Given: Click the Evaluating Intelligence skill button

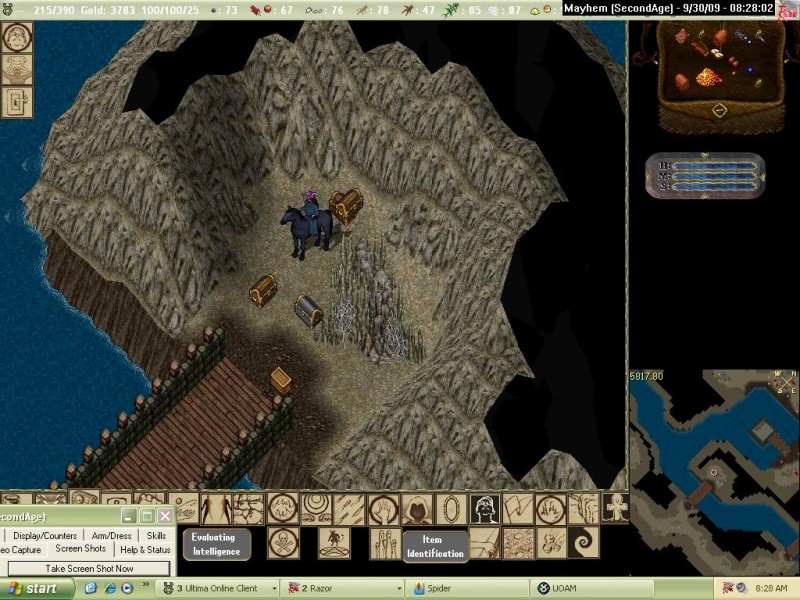Looking at the screenshot, I should tap(215, 543).
